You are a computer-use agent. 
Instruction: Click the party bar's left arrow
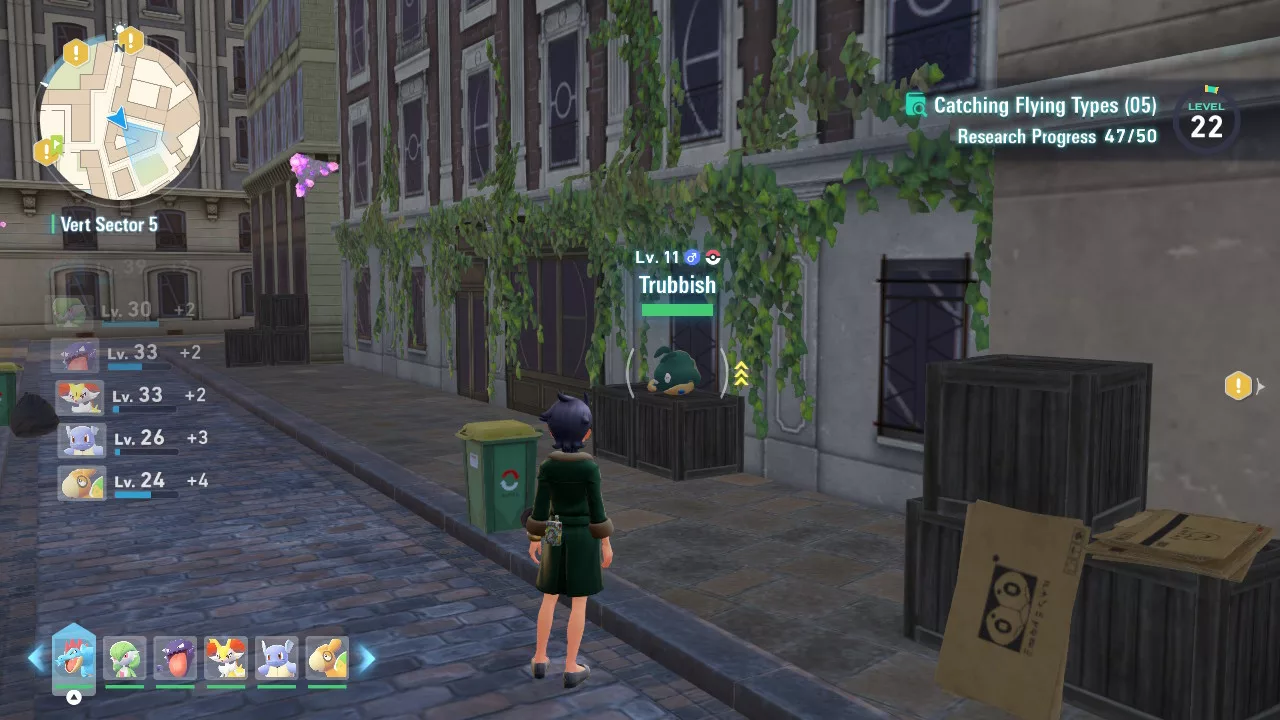click(36, 658)
